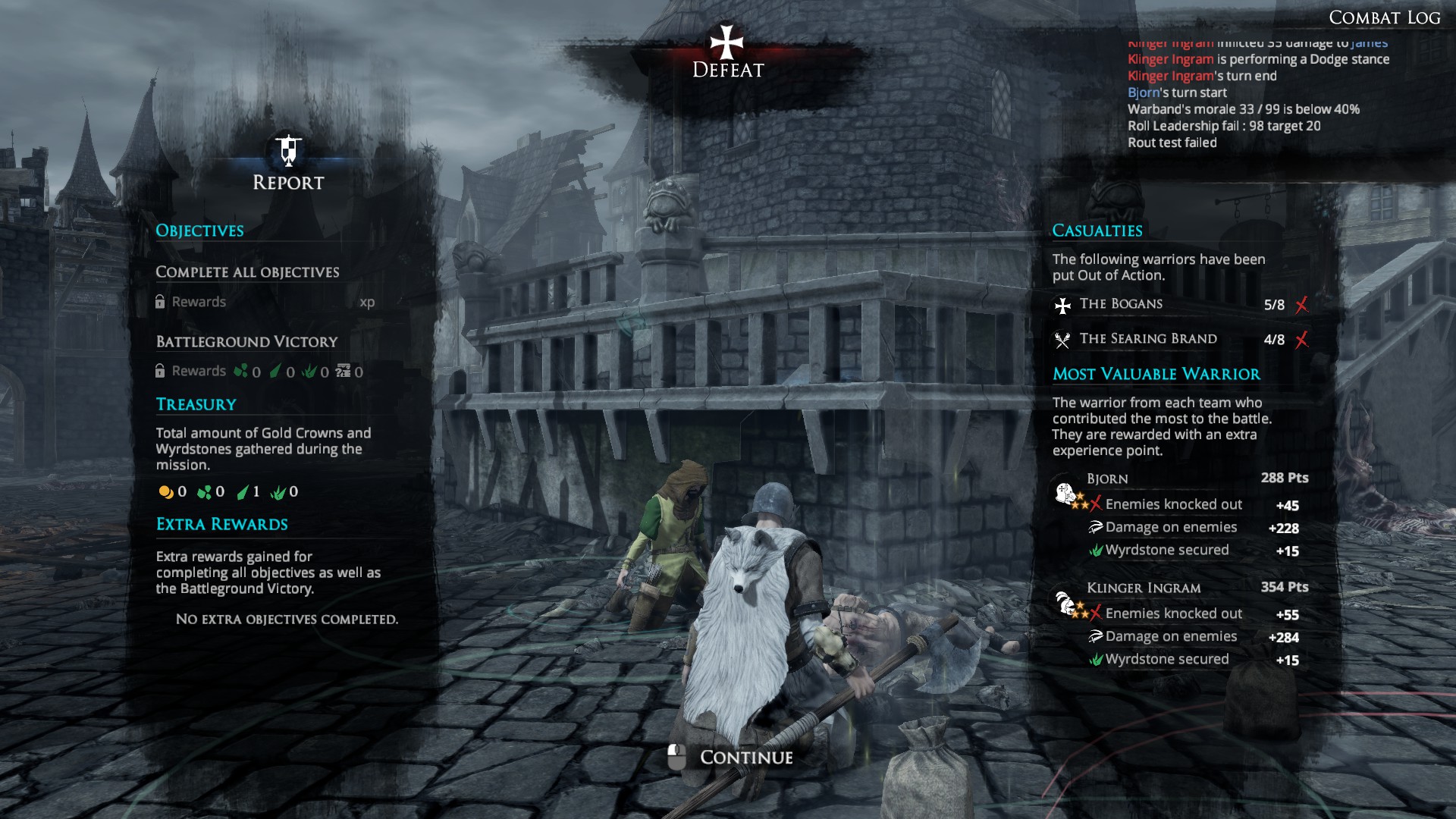Select The Searing Brand casualties row

(x=1180, y=339)
